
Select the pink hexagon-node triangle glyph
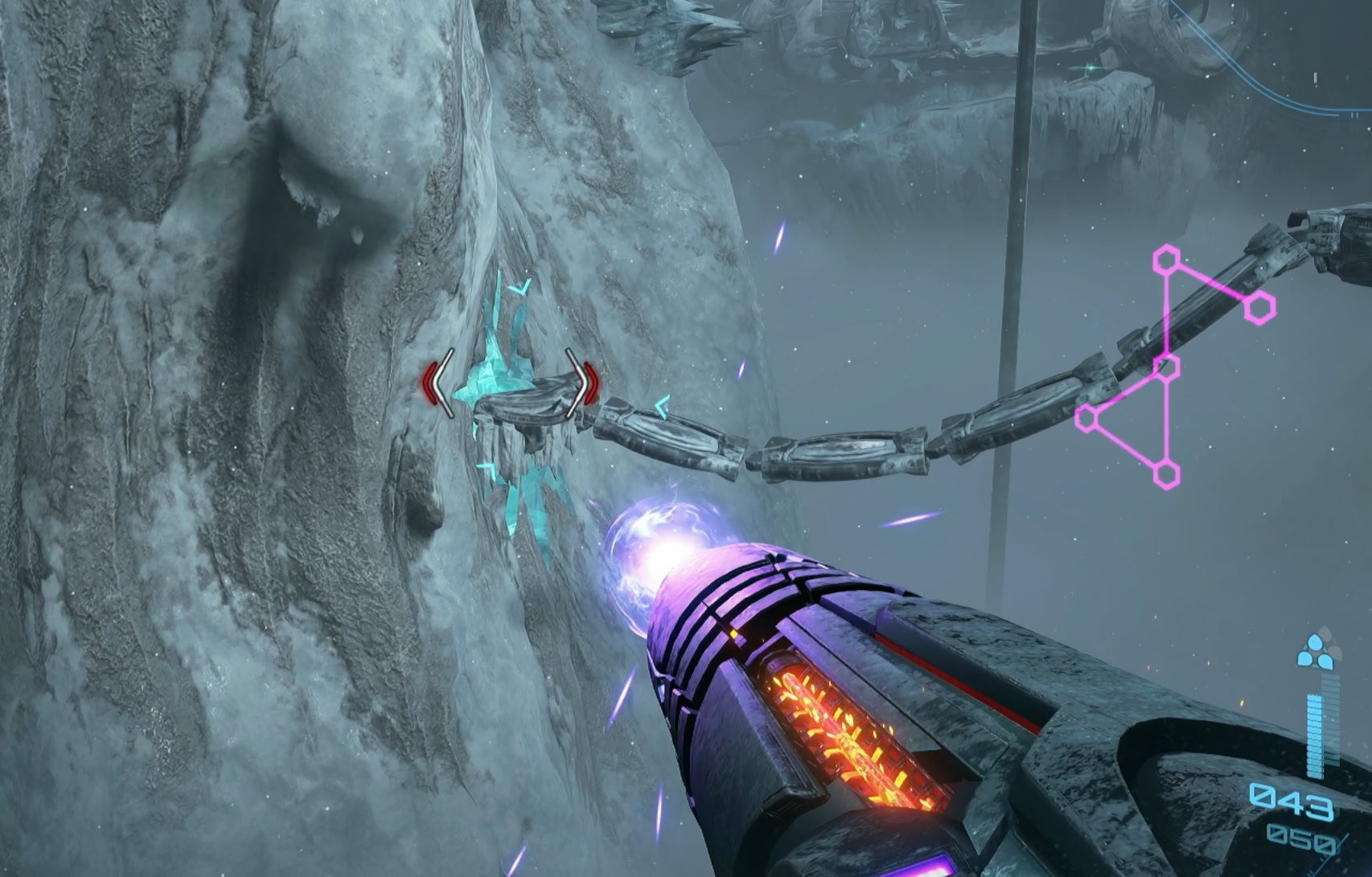pos(1167,367)
